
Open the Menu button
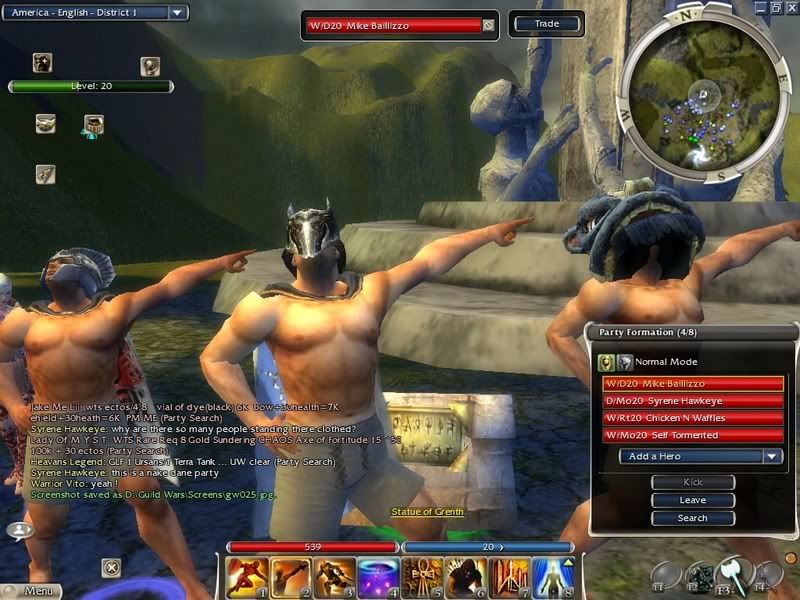click(38, 591)
